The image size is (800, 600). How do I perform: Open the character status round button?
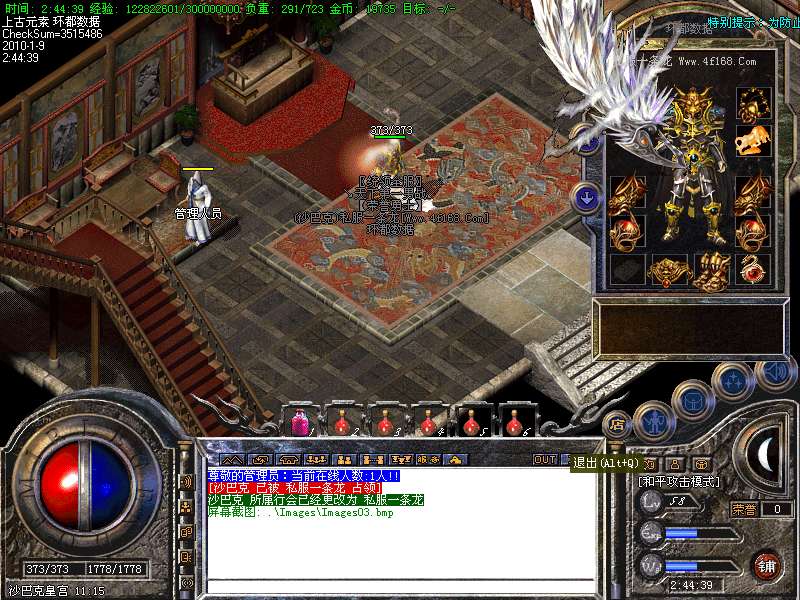click(x=654, y=421)
